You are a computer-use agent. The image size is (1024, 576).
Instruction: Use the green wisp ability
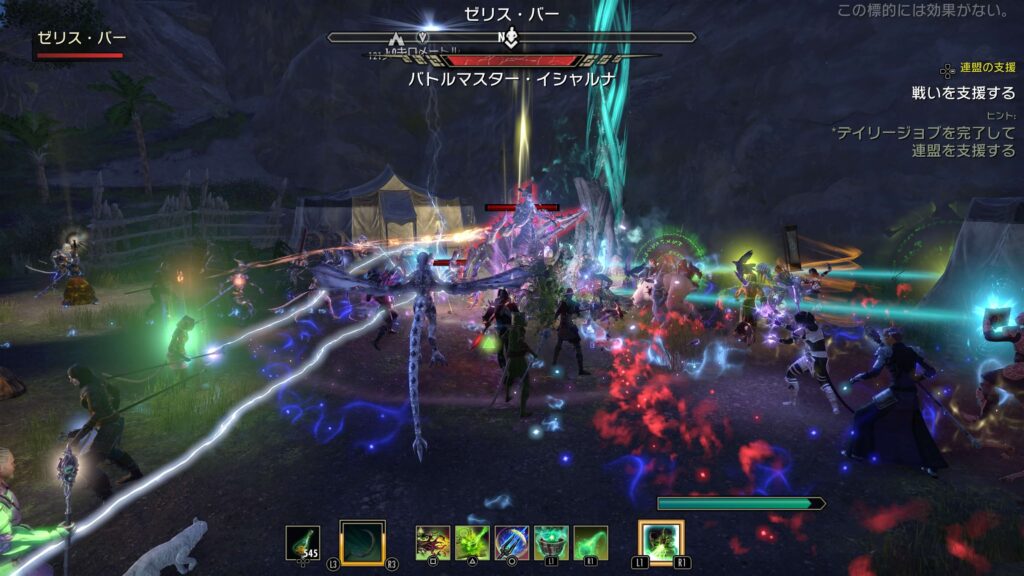[590, 542]
